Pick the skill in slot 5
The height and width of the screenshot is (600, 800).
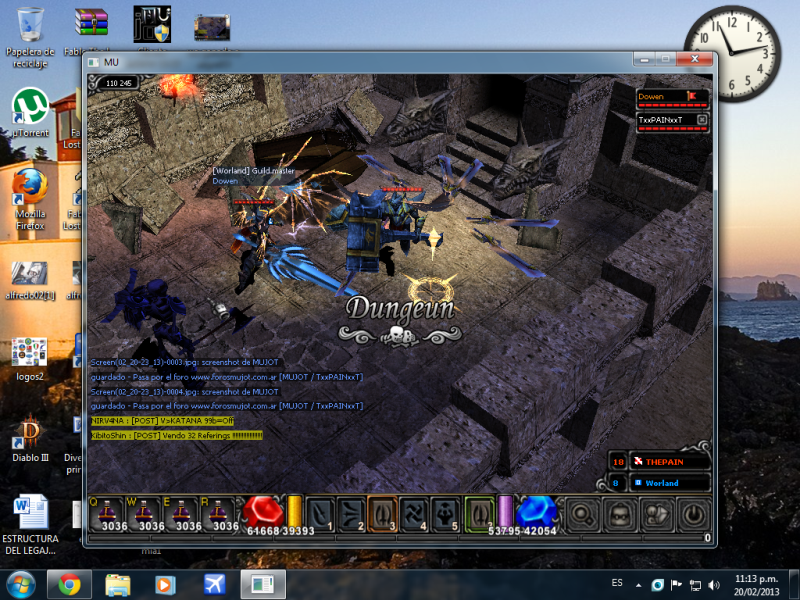coord(444,514)
